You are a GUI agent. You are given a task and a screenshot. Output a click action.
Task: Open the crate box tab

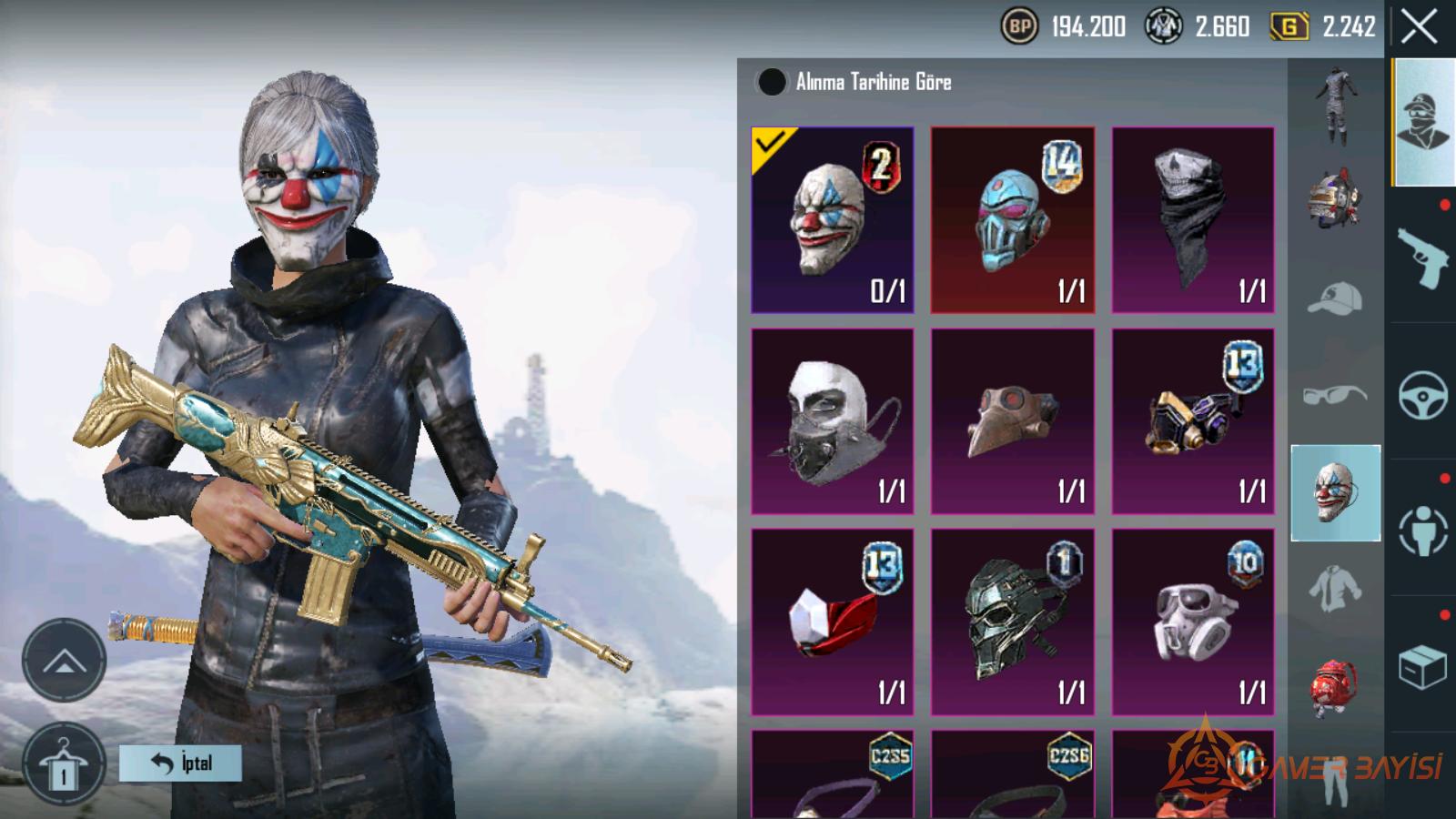point(1422,667)
